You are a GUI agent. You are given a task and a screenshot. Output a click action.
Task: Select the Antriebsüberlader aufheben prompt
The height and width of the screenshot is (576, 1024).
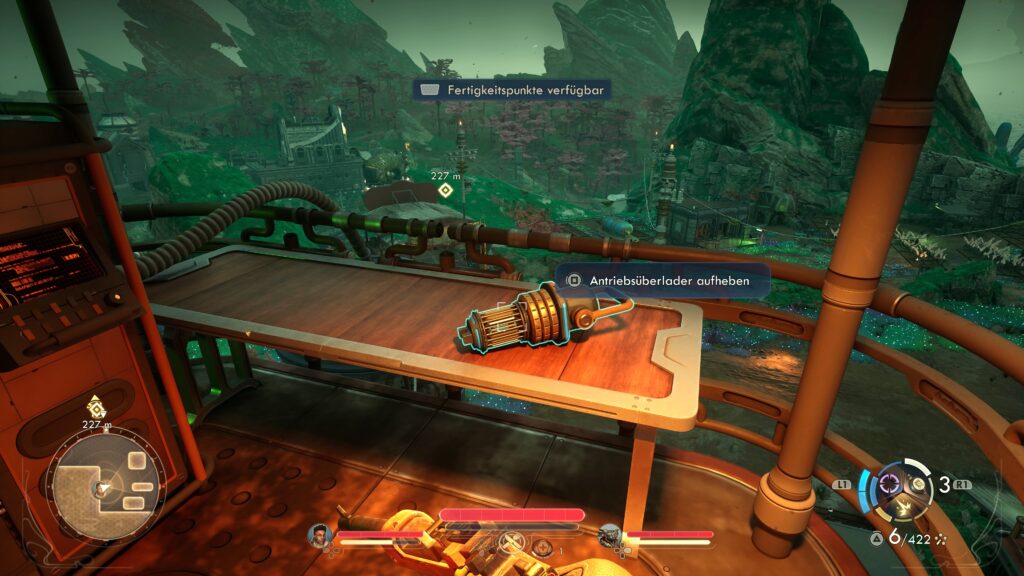tap(663, 281)
